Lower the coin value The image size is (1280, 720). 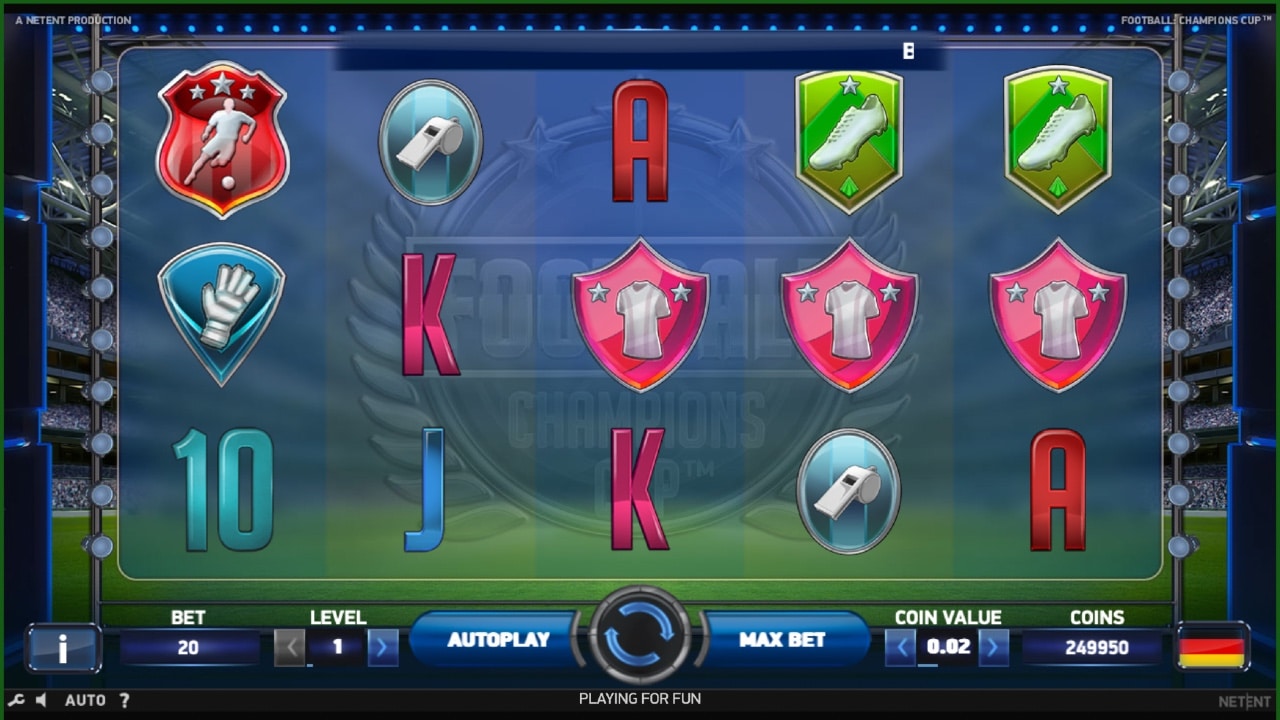(901, 648)
